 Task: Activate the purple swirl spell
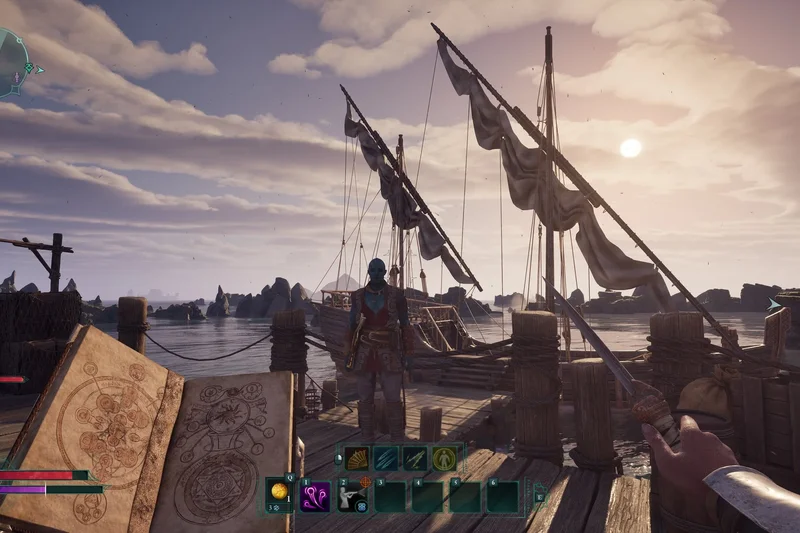point(316,496)
